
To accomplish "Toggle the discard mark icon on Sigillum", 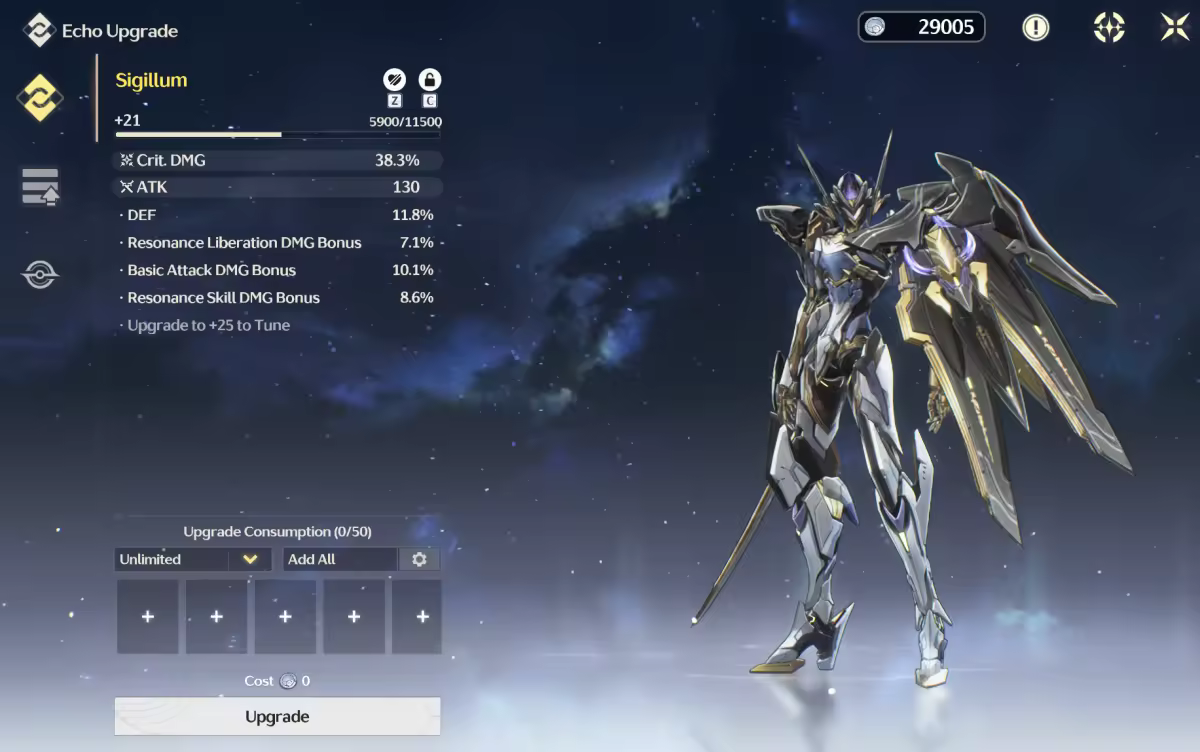I will pos(394,80).
